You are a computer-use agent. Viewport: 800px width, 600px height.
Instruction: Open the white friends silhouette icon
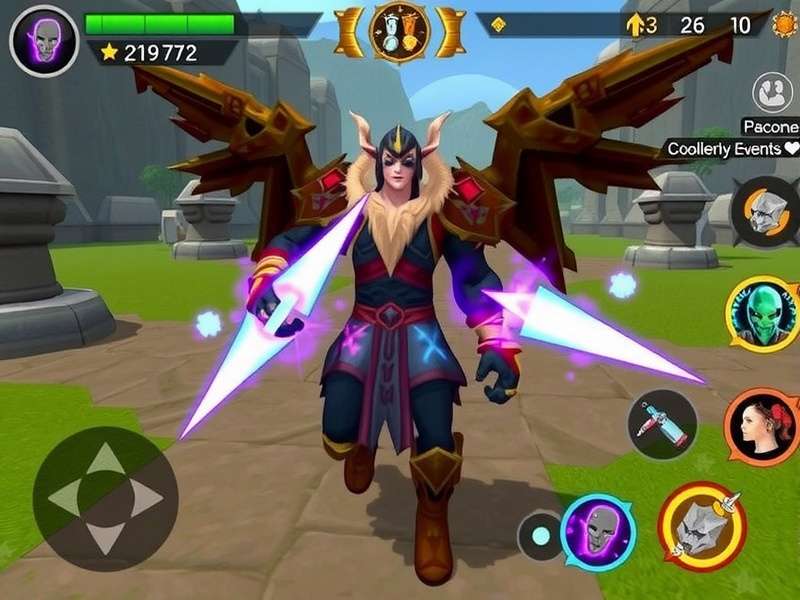pyautogui.click(x=772, y=93)
